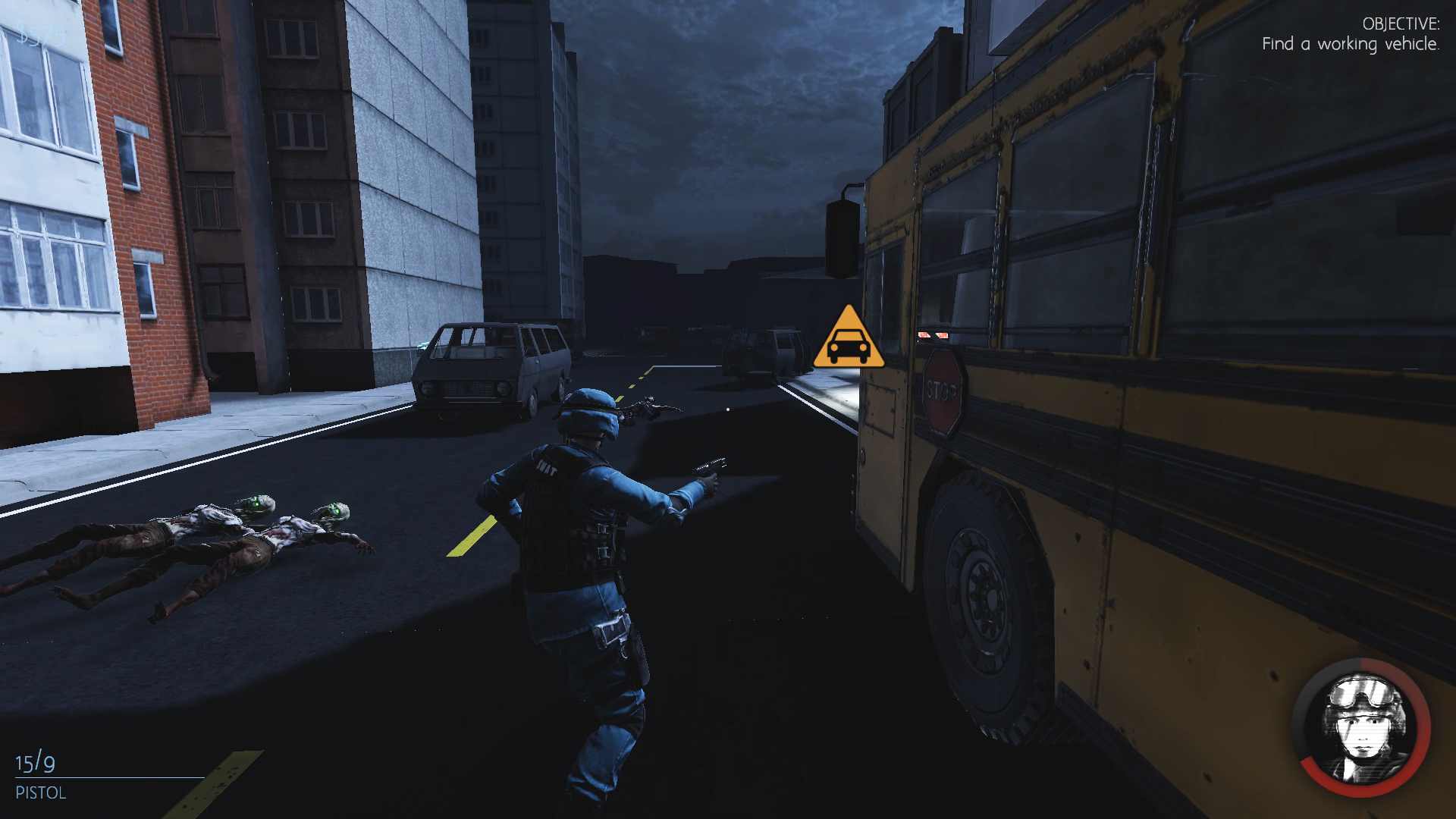
Task: Click the 15/9 ammo counter
Action: (34, 764)
